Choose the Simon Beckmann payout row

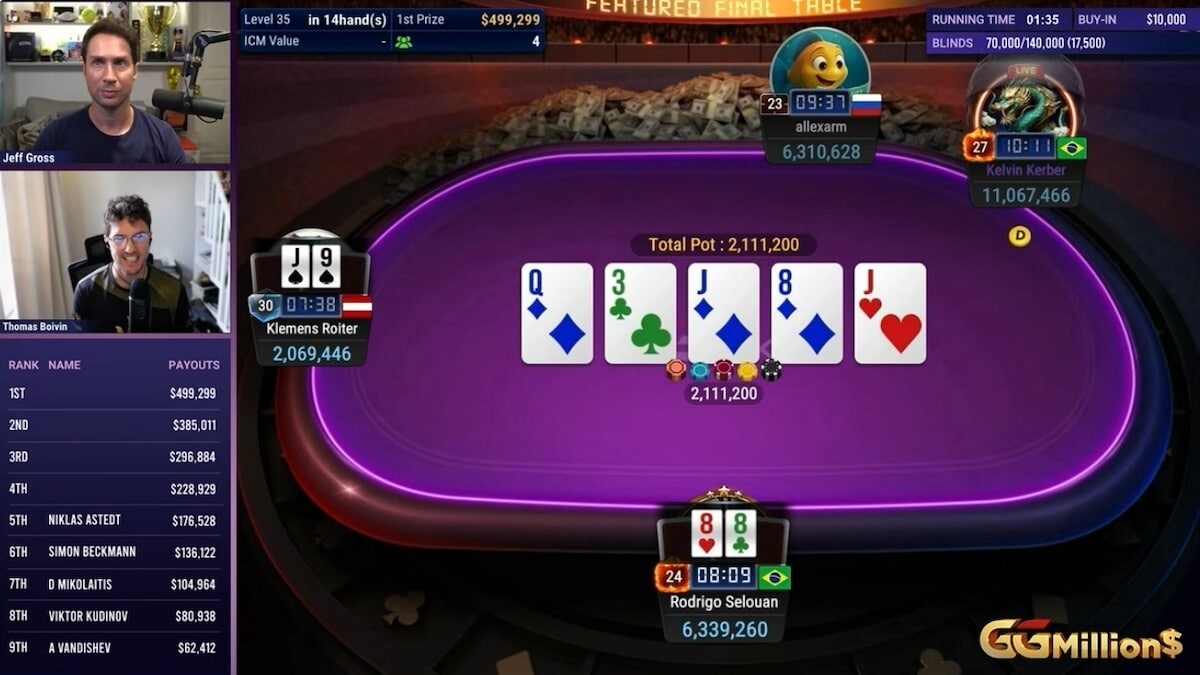[x=115, y=552]
